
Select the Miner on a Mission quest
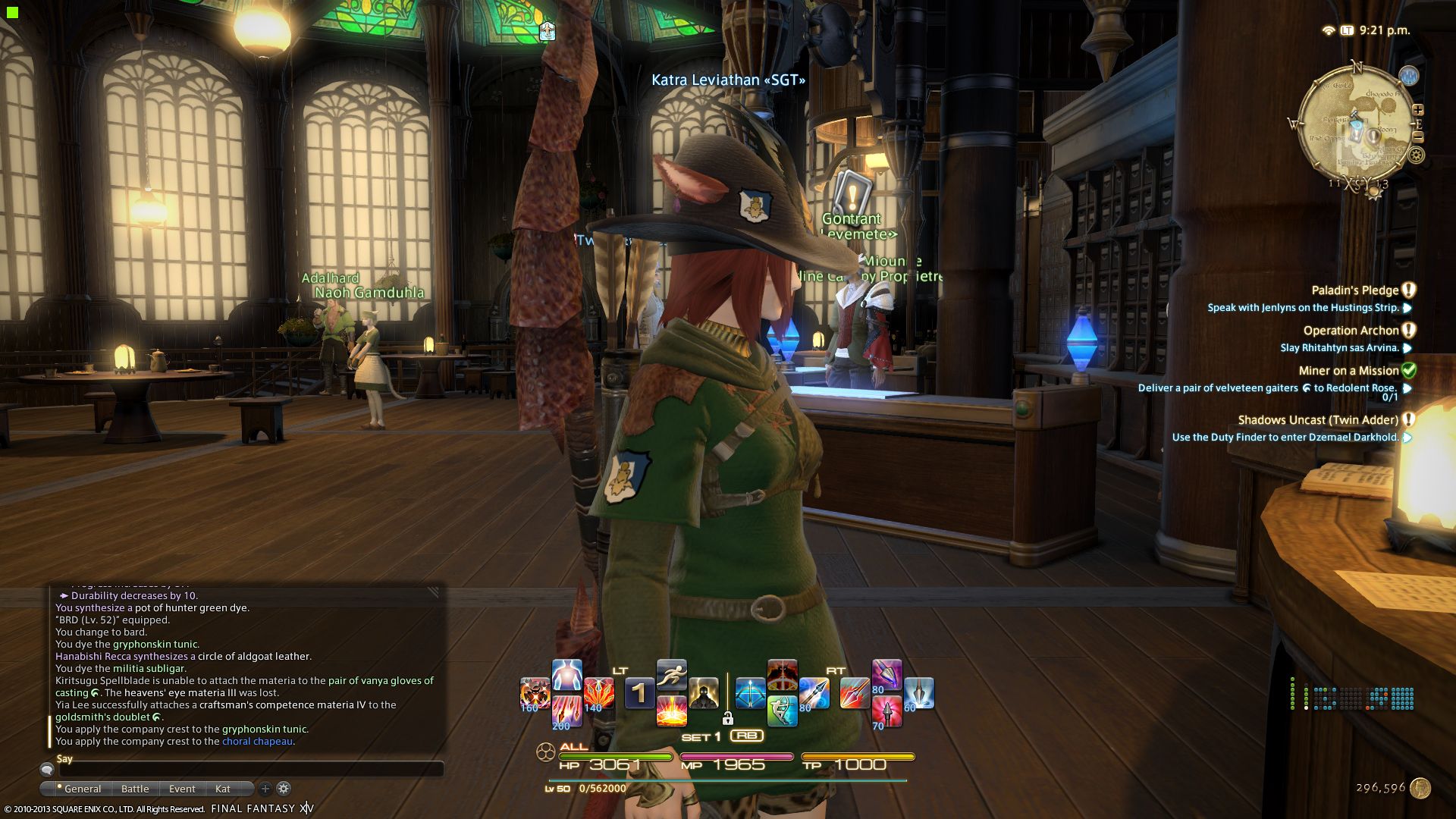coord(1348,371)
